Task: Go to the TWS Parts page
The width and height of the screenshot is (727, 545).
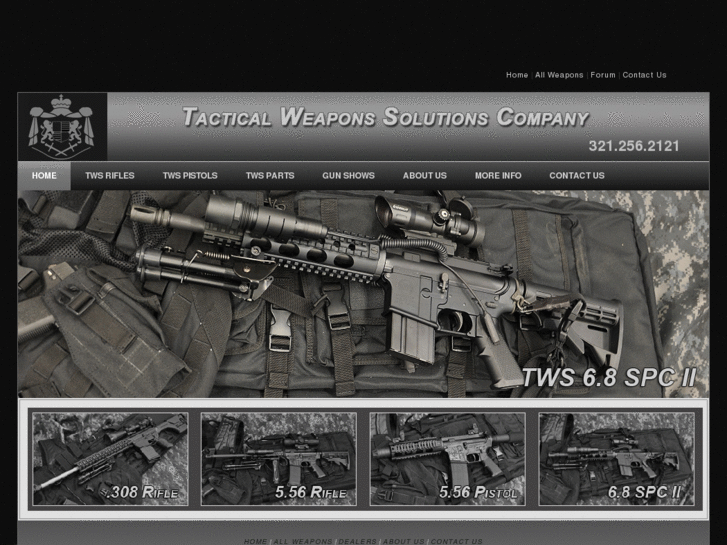Action: click(270, 176)
